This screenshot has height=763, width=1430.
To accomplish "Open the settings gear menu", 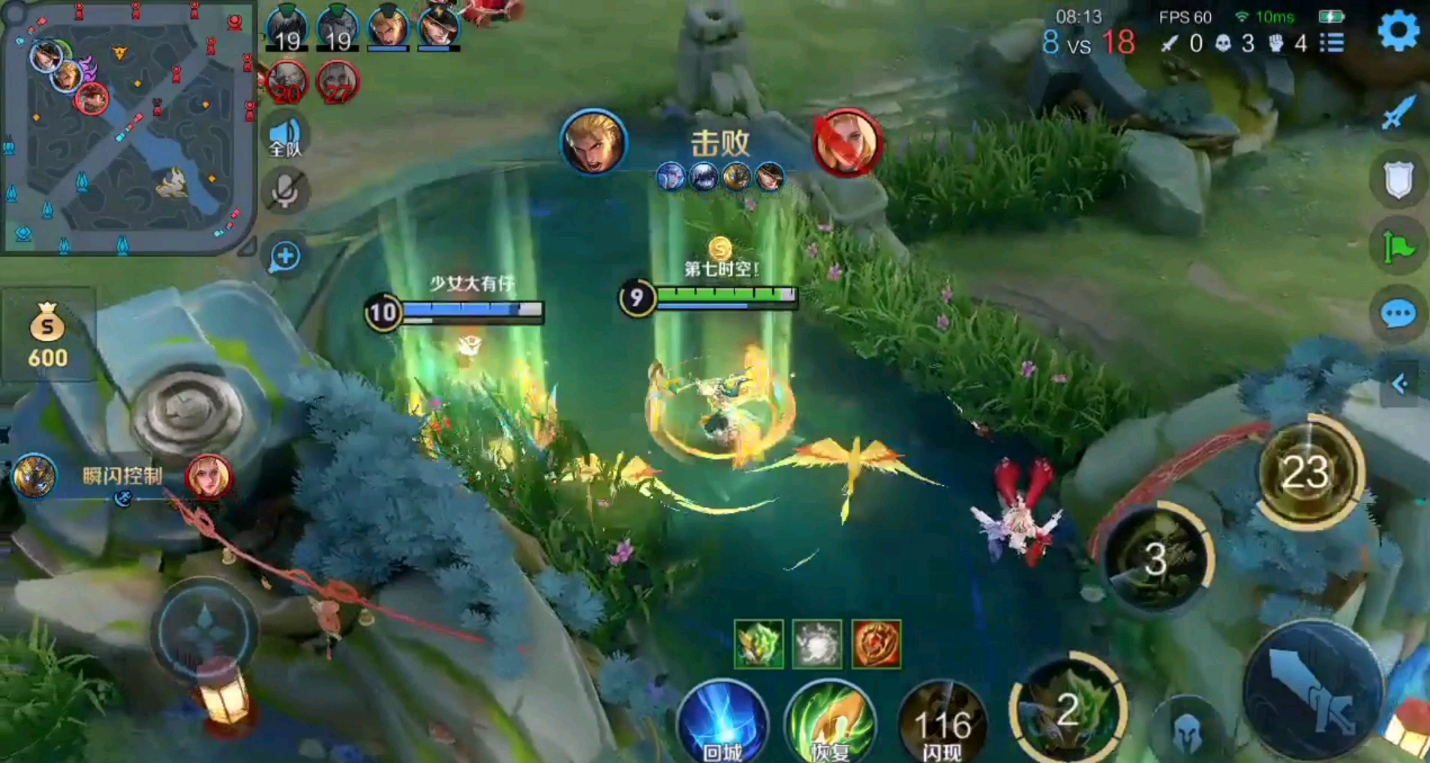I will [x=1398, y=32].
